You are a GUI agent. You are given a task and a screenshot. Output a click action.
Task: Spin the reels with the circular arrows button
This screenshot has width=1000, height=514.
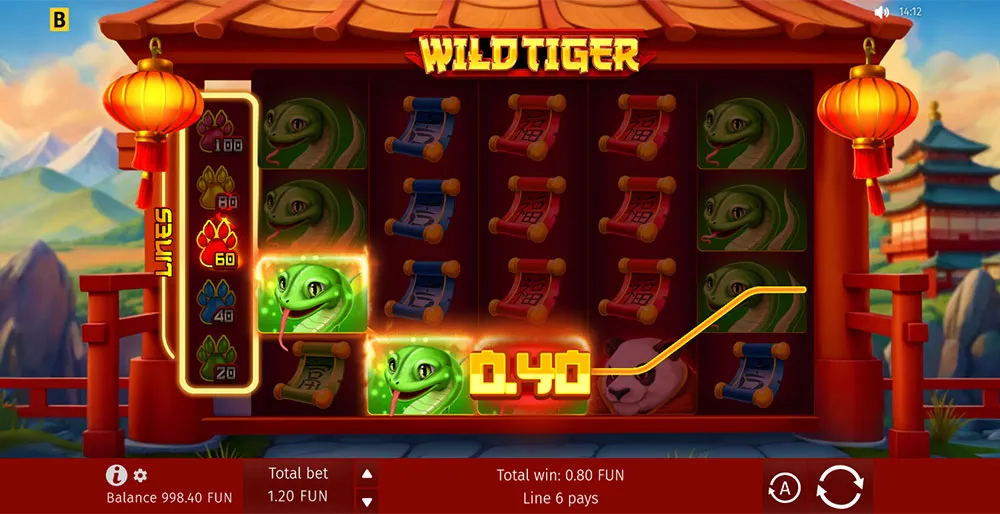tap(839, 488)
